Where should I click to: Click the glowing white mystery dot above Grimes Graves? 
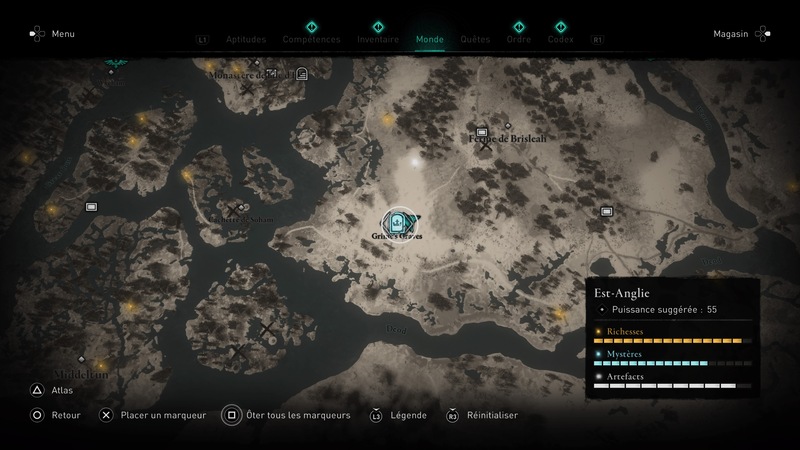(414, 161)
